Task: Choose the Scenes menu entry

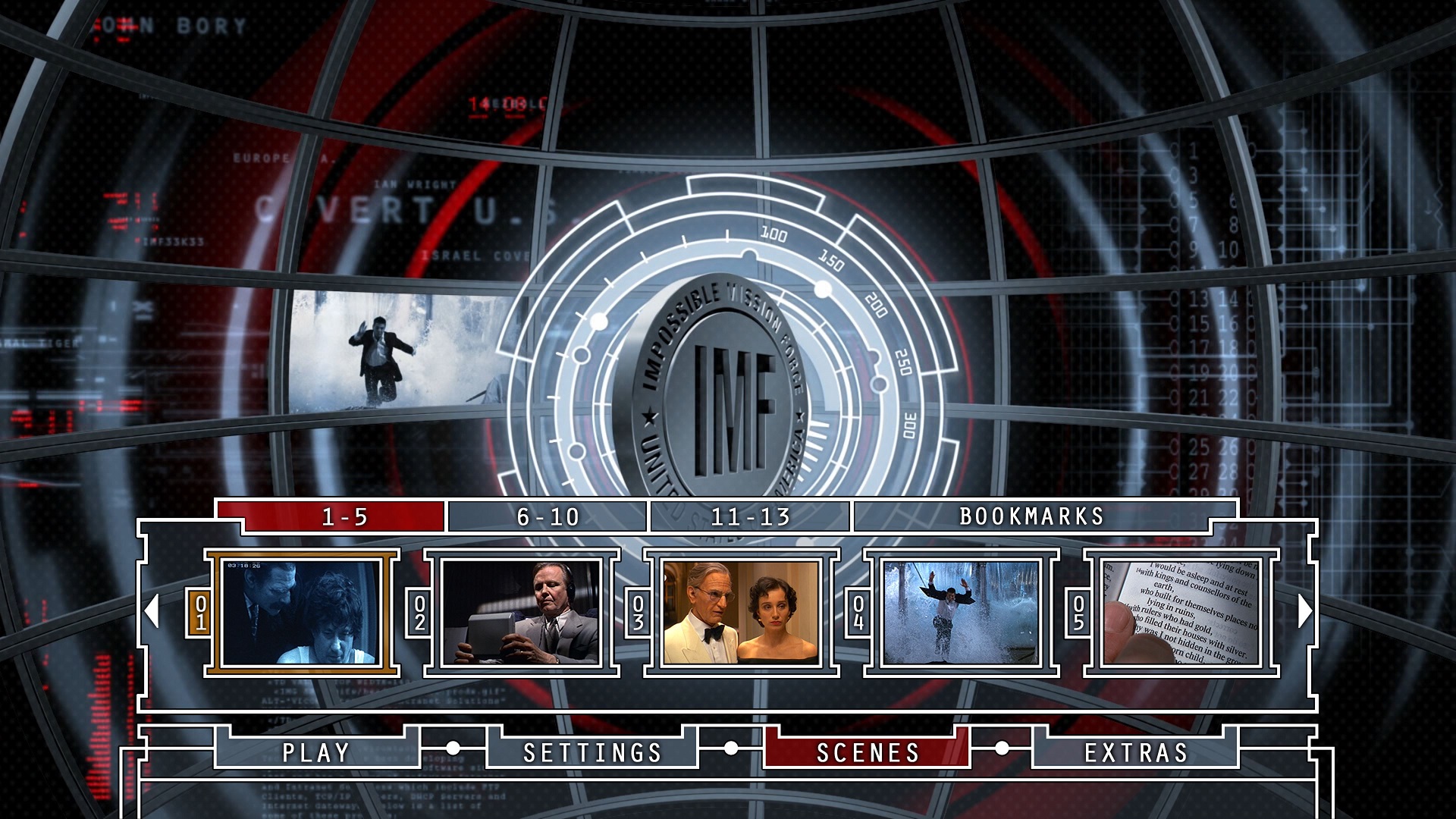Action: coord(868,752)
